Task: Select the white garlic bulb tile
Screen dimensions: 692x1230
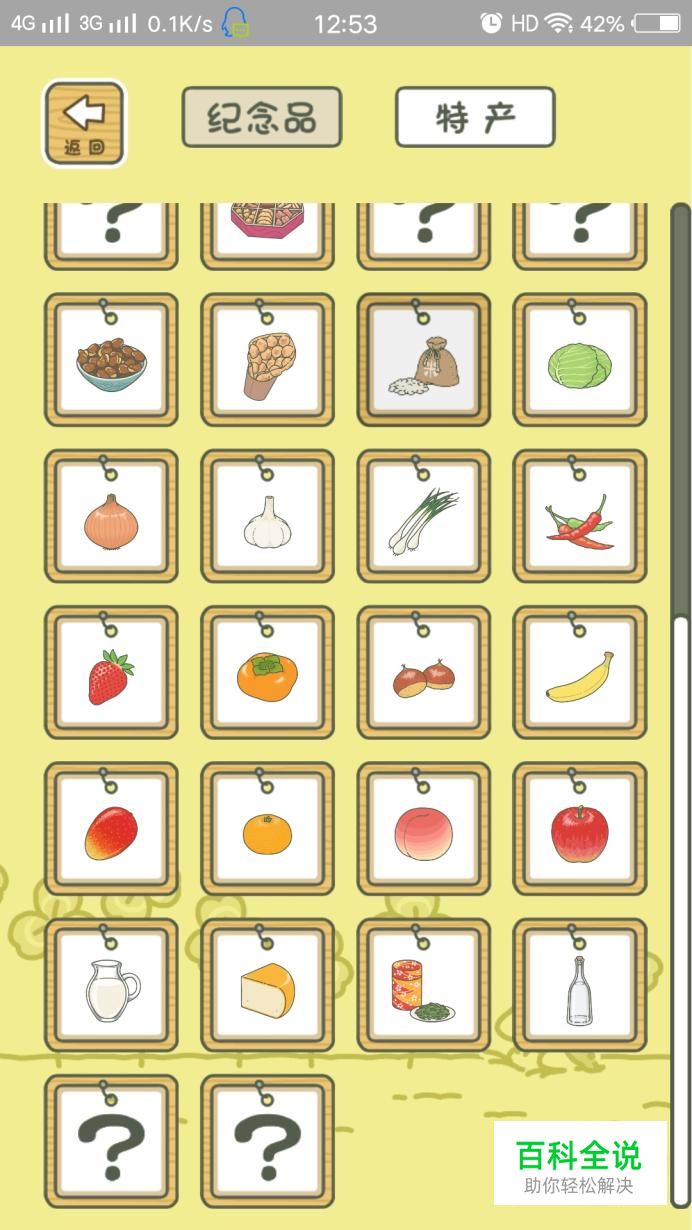Action: (267, 518)
